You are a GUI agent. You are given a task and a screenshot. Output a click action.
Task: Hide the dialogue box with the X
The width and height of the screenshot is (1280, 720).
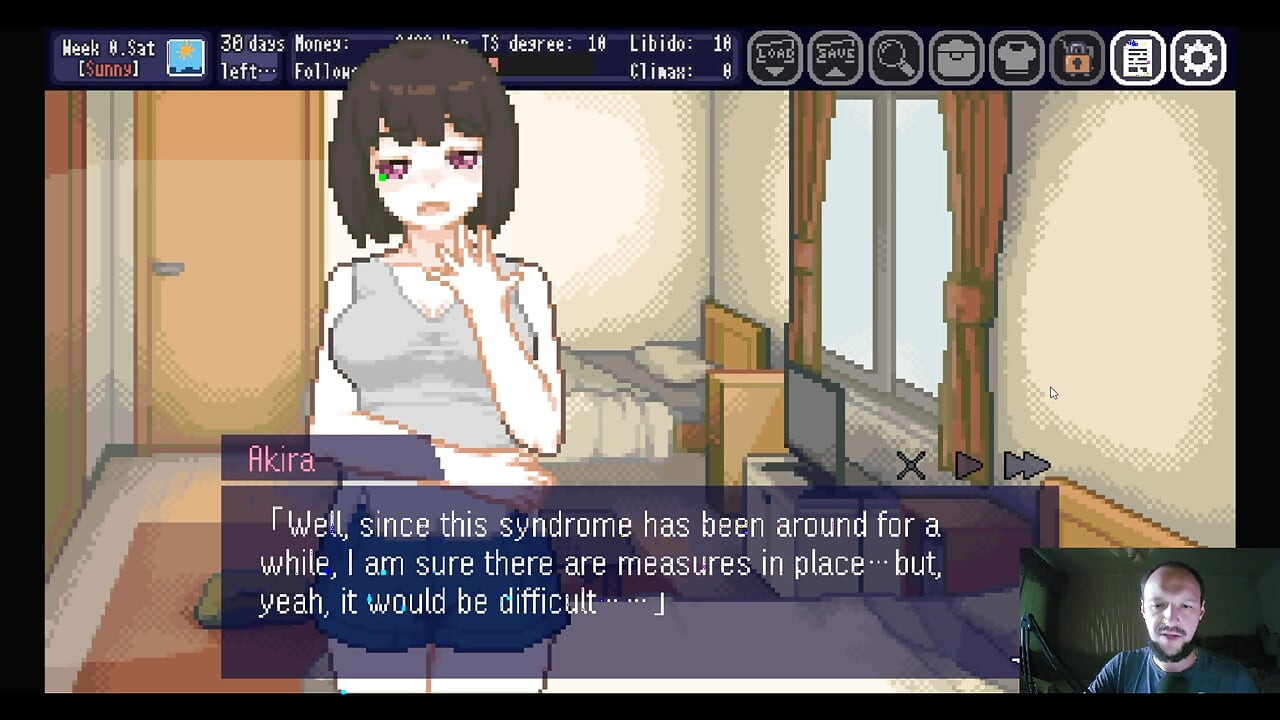911,465
